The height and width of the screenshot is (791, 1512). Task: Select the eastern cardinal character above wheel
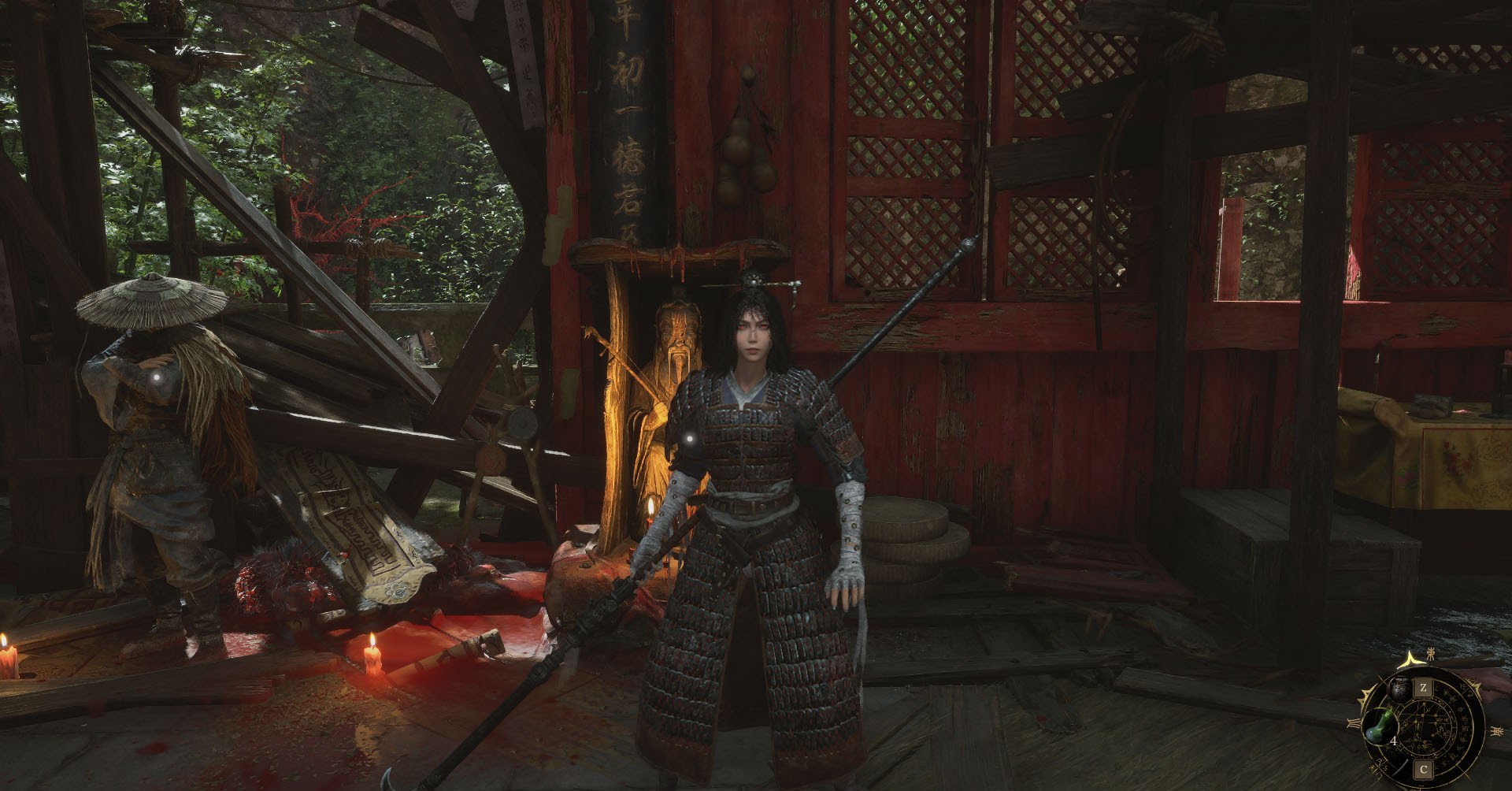pyautogui.click(x=1429, y=653)
